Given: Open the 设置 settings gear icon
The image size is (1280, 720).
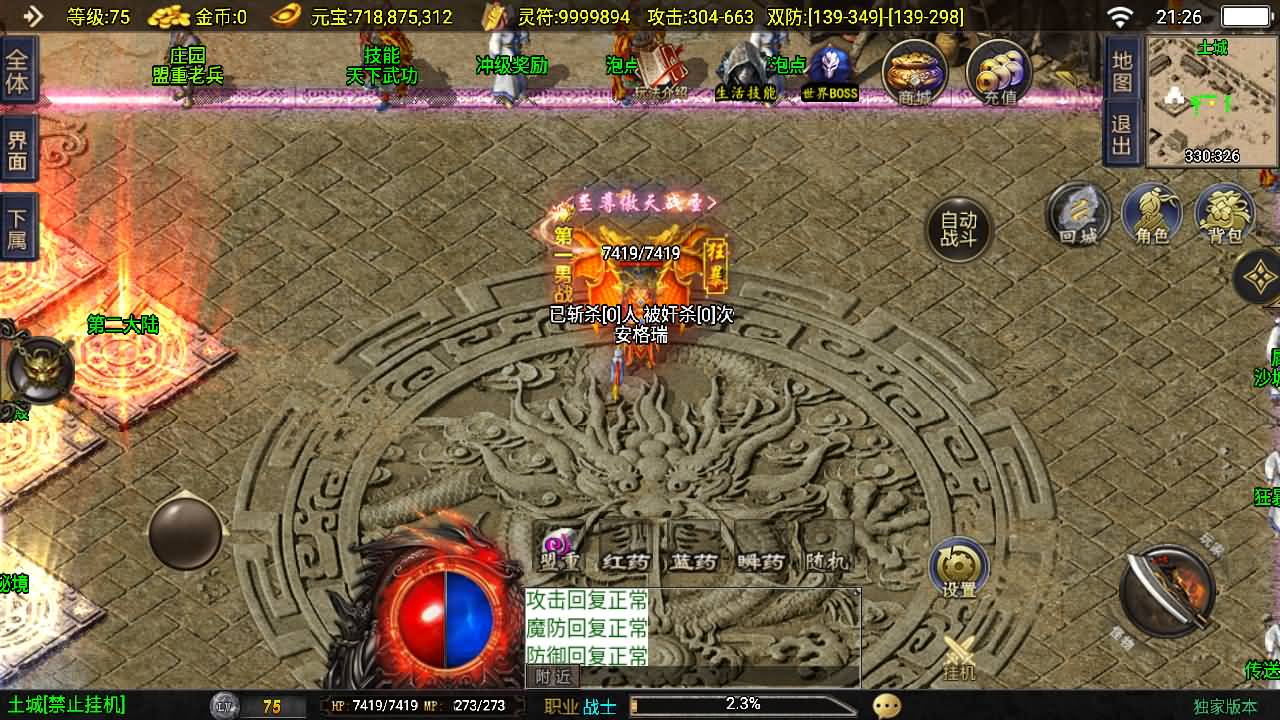Looking at the screenshot, I should click(x=957, y=566).
